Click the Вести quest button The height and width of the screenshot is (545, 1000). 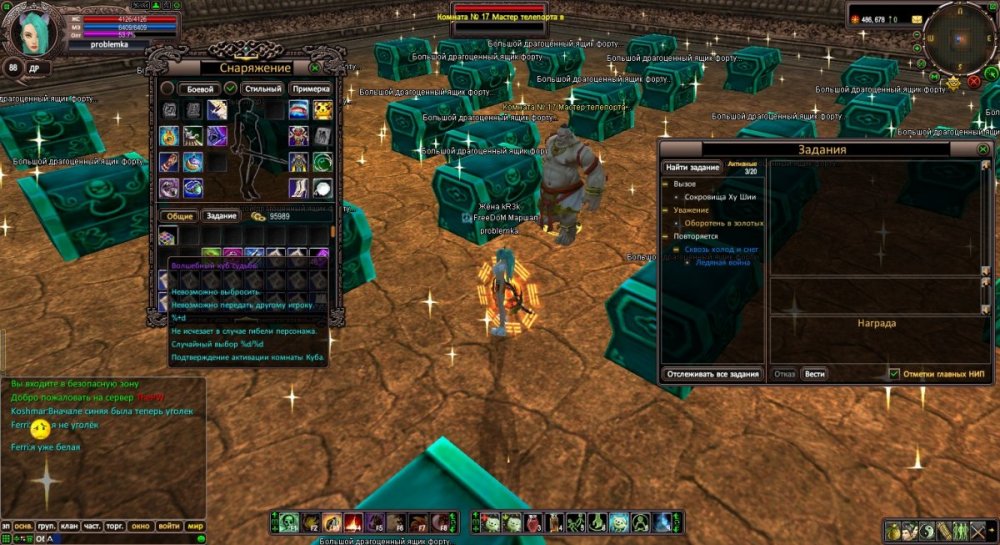(x=815, y=374)
